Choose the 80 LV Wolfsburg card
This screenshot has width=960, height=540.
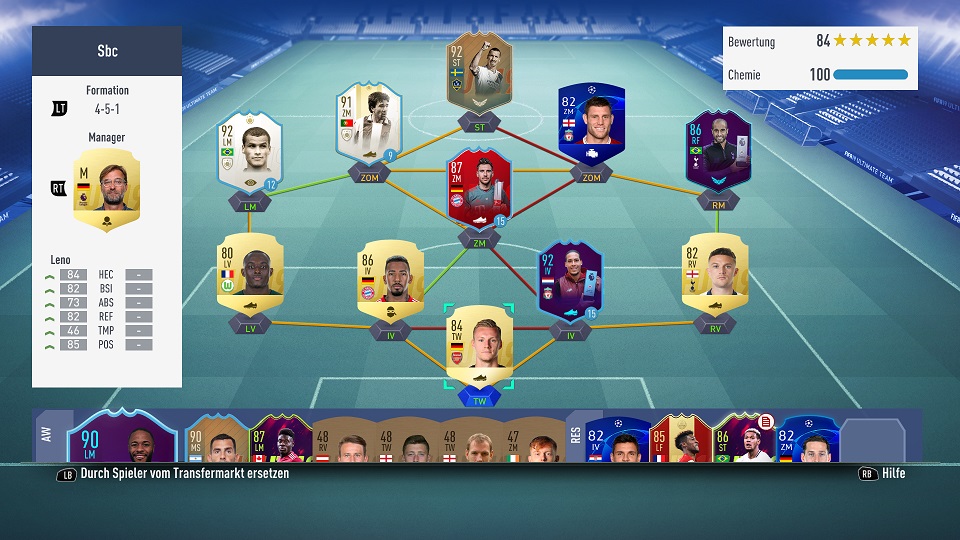point(249,273)
